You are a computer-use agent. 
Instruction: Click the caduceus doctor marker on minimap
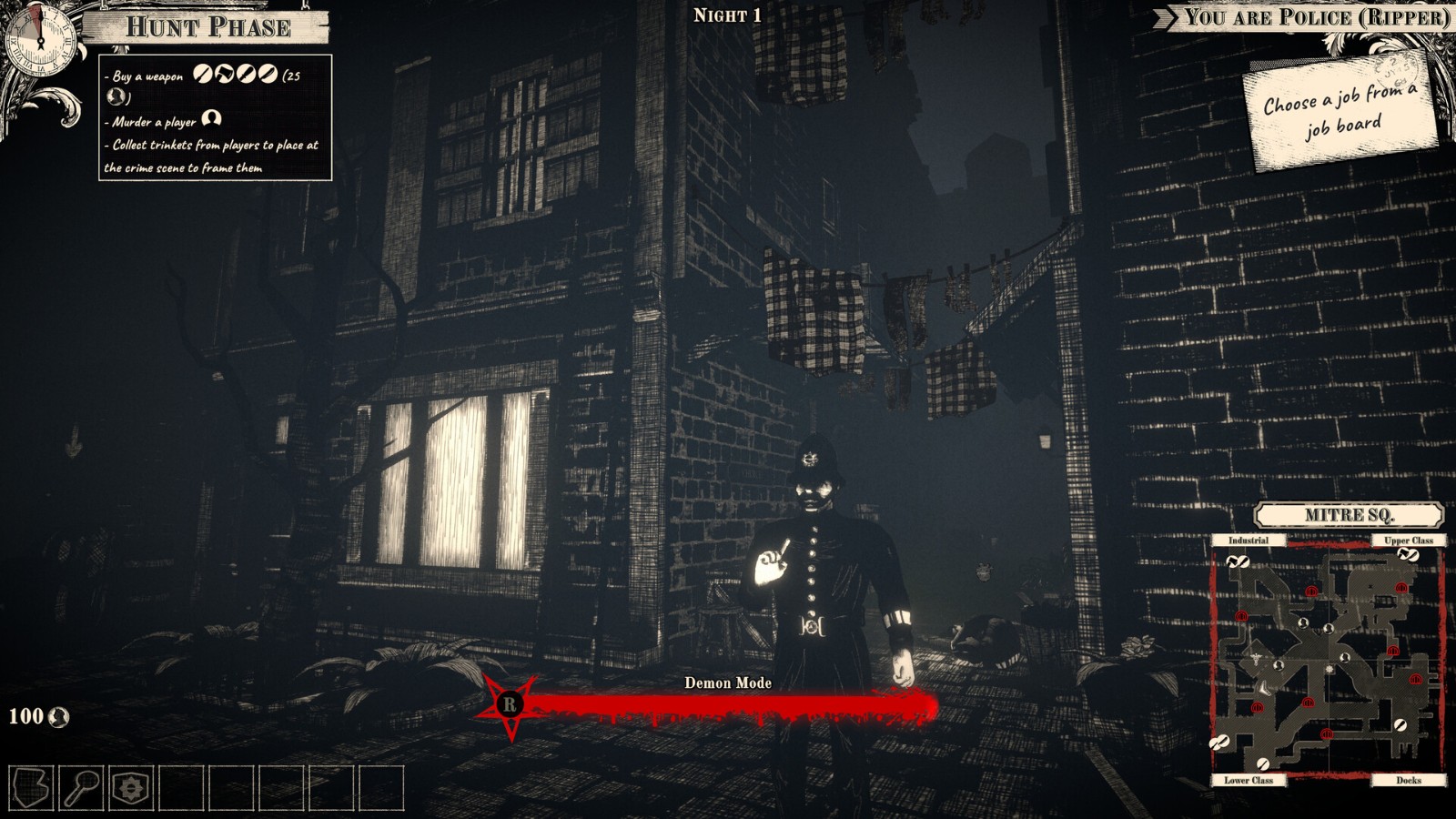tap(1257, 657)
